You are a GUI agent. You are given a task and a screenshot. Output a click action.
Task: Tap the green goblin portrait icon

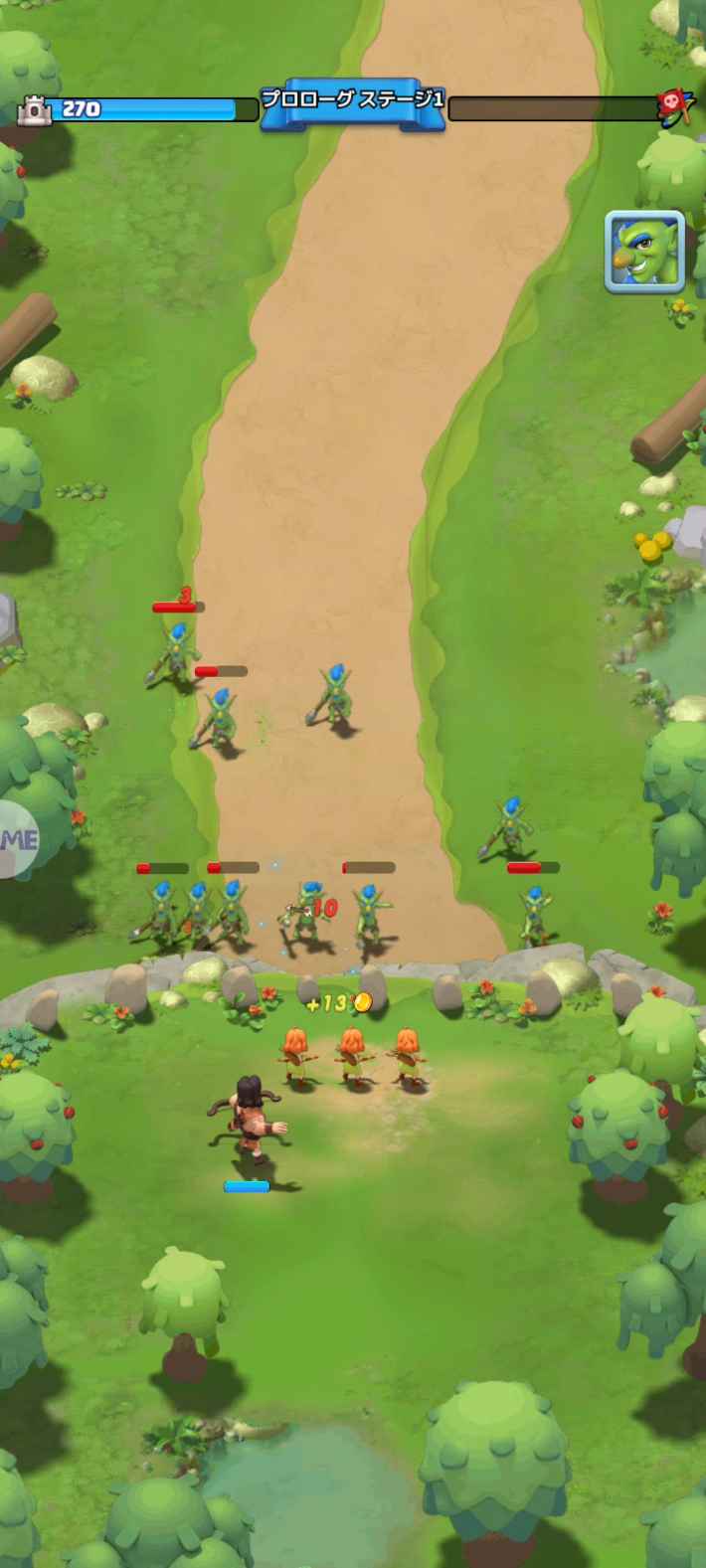click(644, 252)
